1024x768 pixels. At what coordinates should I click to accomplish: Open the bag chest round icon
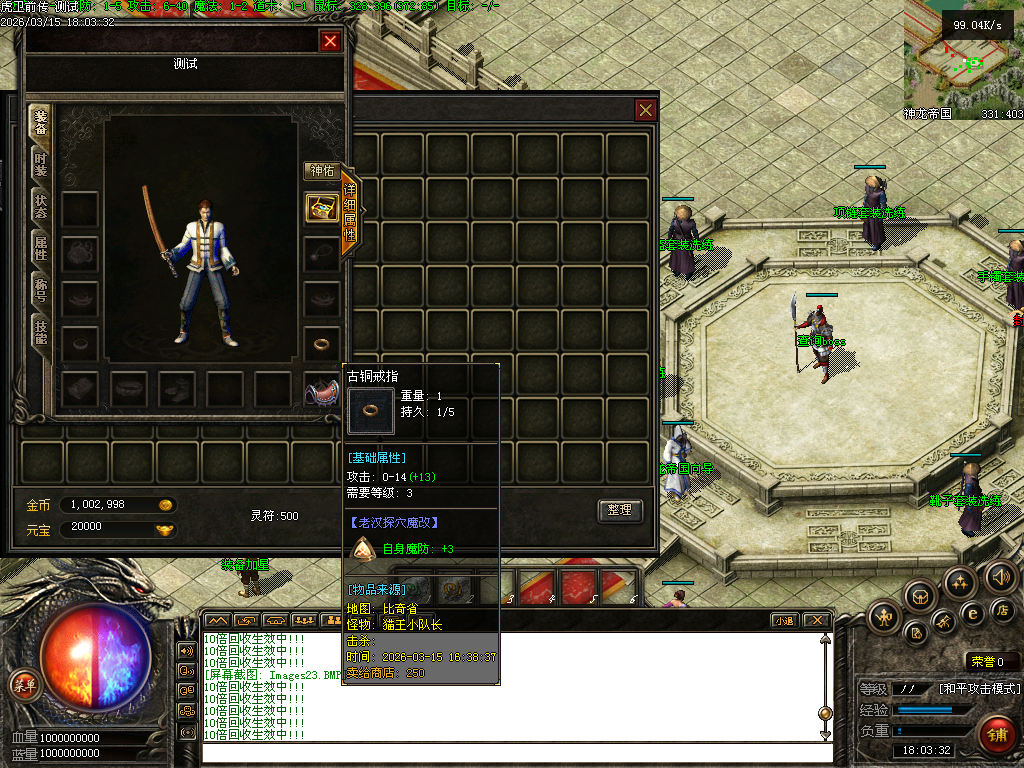[920, 598]
